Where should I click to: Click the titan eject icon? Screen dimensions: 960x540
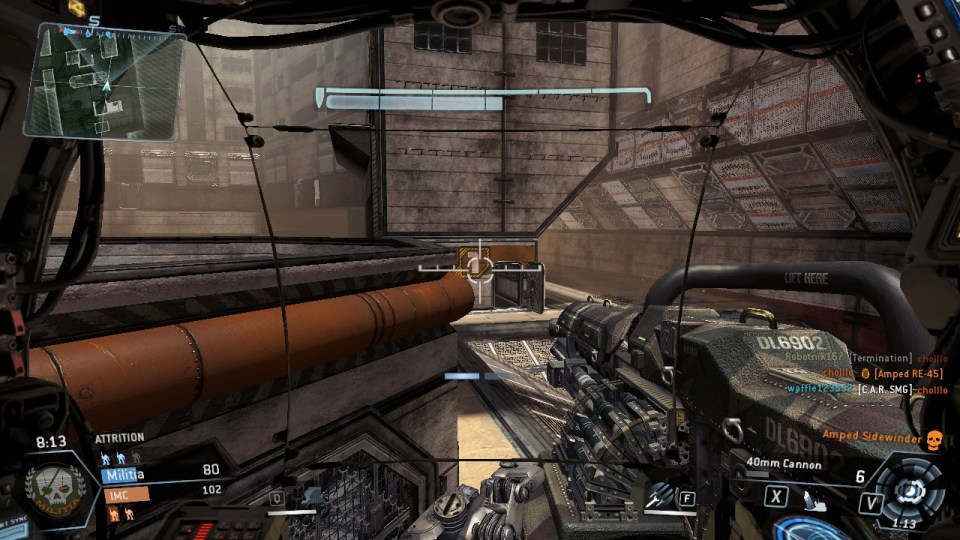810,495
